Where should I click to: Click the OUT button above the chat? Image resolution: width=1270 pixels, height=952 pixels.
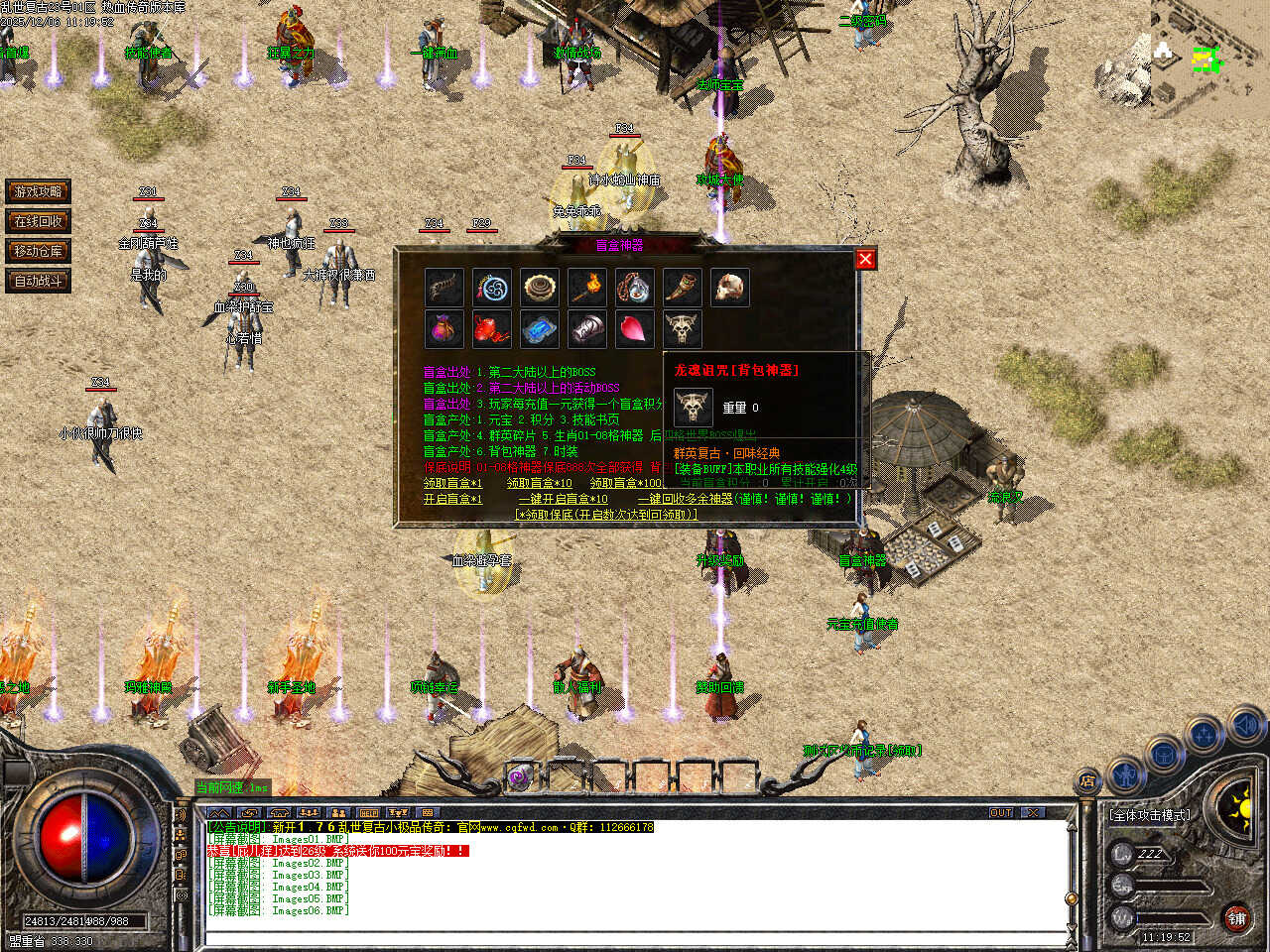point(1001,812)
